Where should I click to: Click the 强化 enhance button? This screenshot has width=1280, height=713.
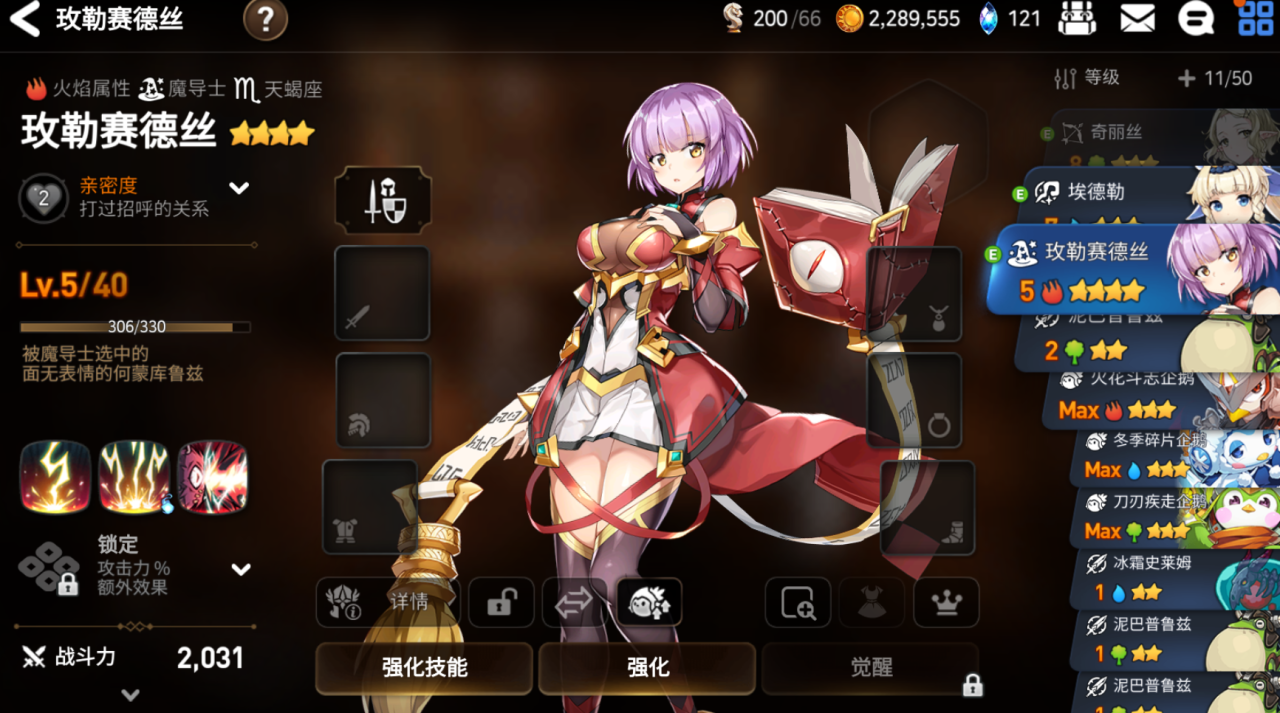(647, 667)
